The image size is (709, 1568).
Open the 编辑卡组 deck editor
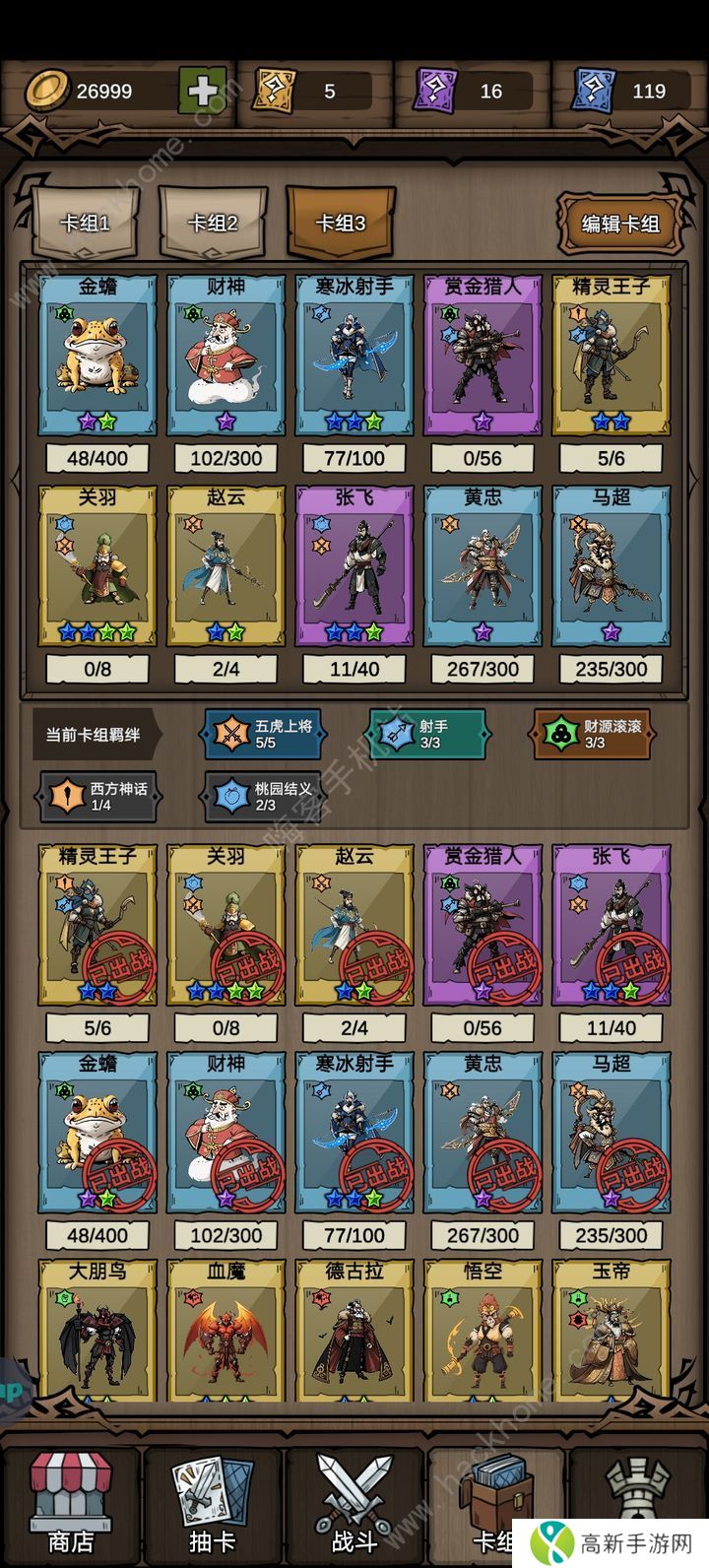[620, 223]
